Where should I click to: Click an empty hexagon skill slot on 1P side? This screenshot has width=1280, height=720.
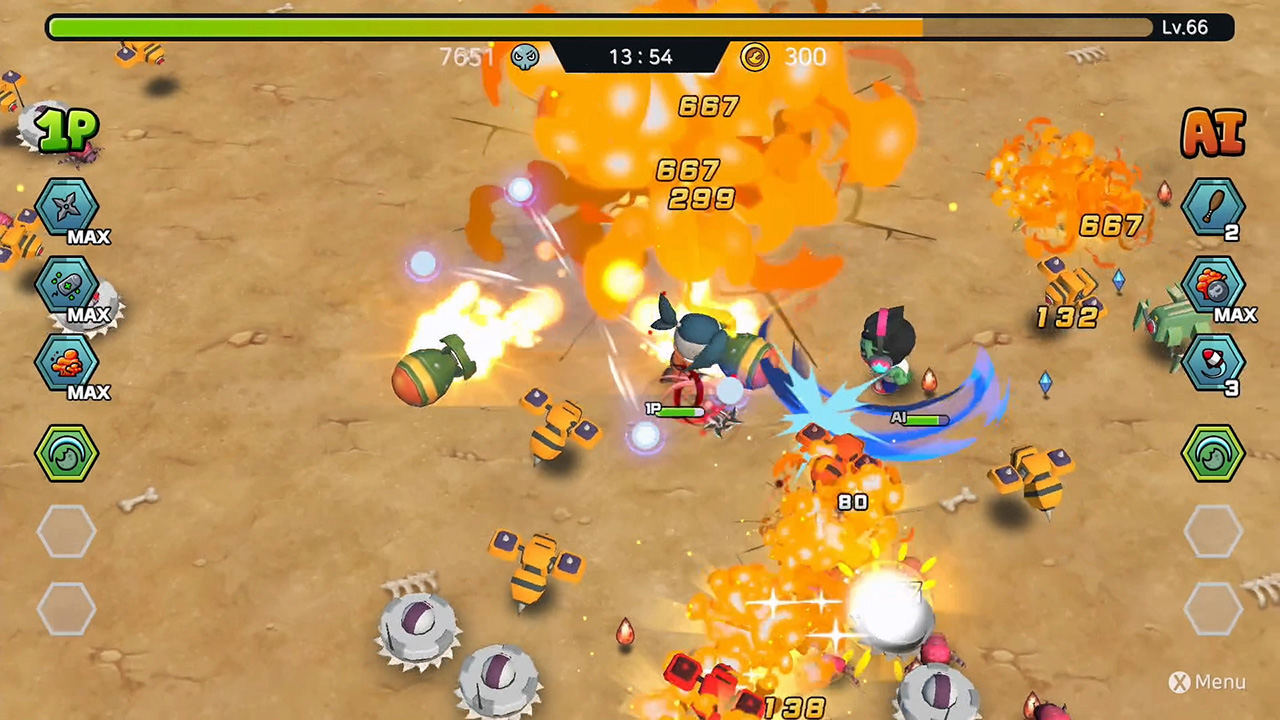(67, 530)
